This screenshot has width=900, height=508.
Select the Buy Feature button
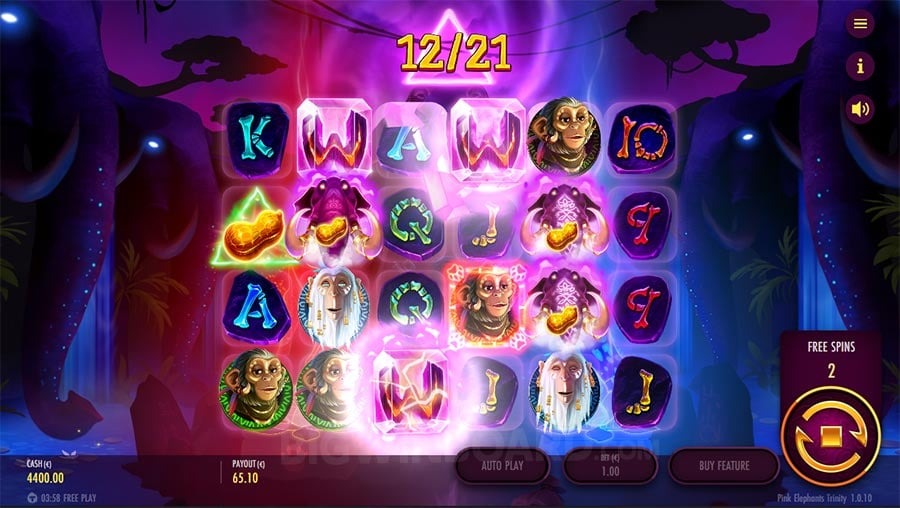pyautogui.click(x=723, y=466)
